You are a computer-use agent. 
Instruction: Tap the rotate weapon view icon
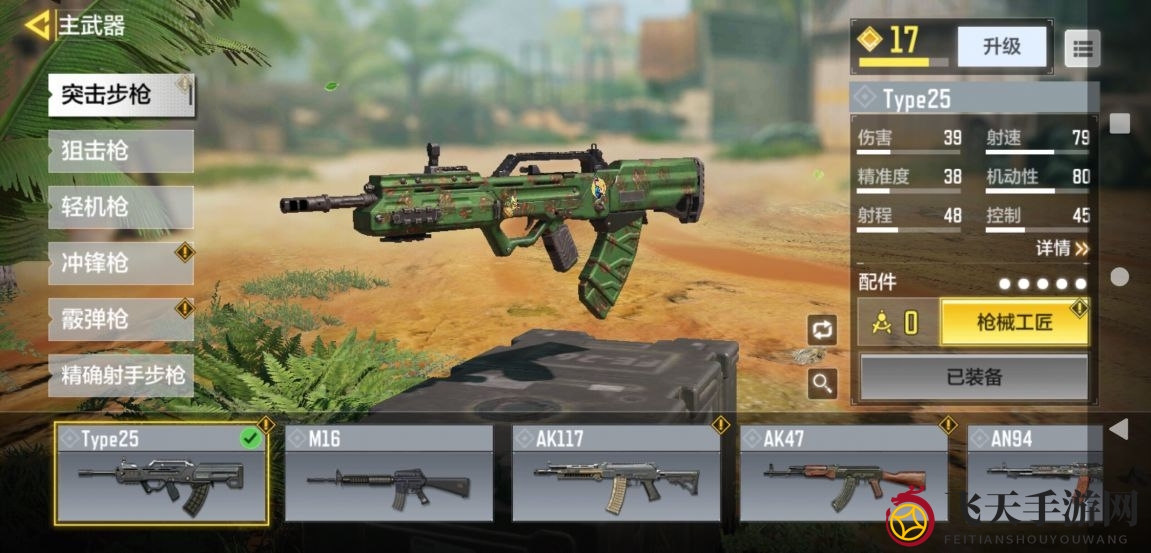click(822, 330)
